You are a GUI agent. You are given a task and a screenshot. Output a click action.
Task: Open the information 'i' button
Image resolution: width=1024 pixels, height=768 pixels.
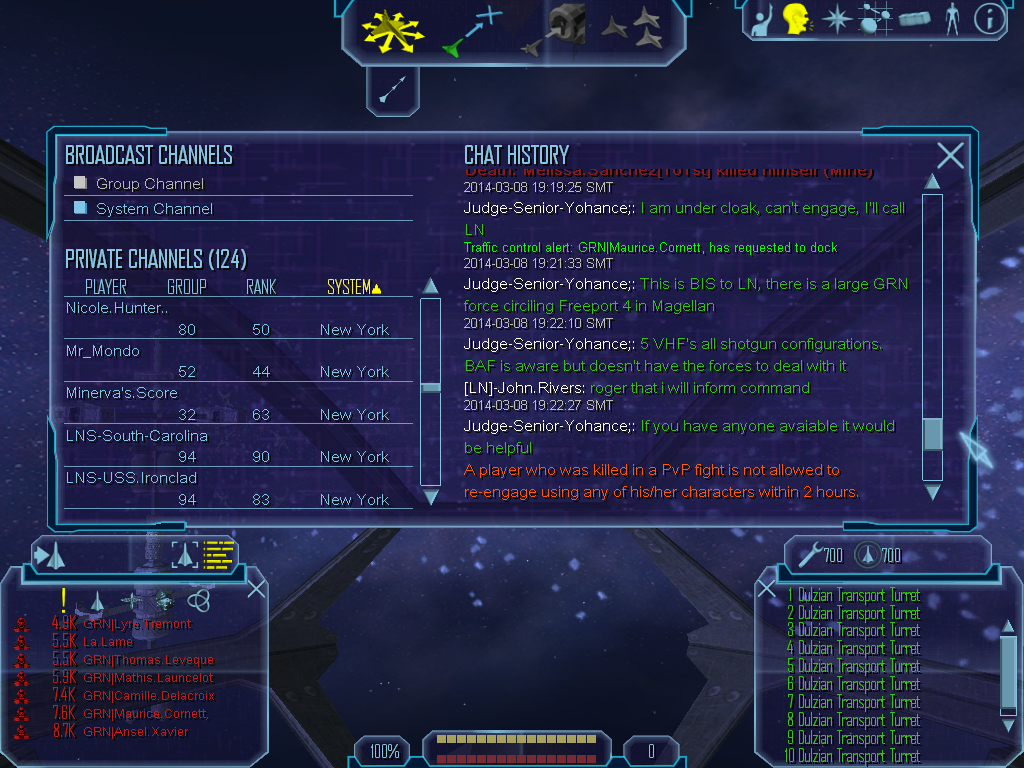click(x=989, y=19)
